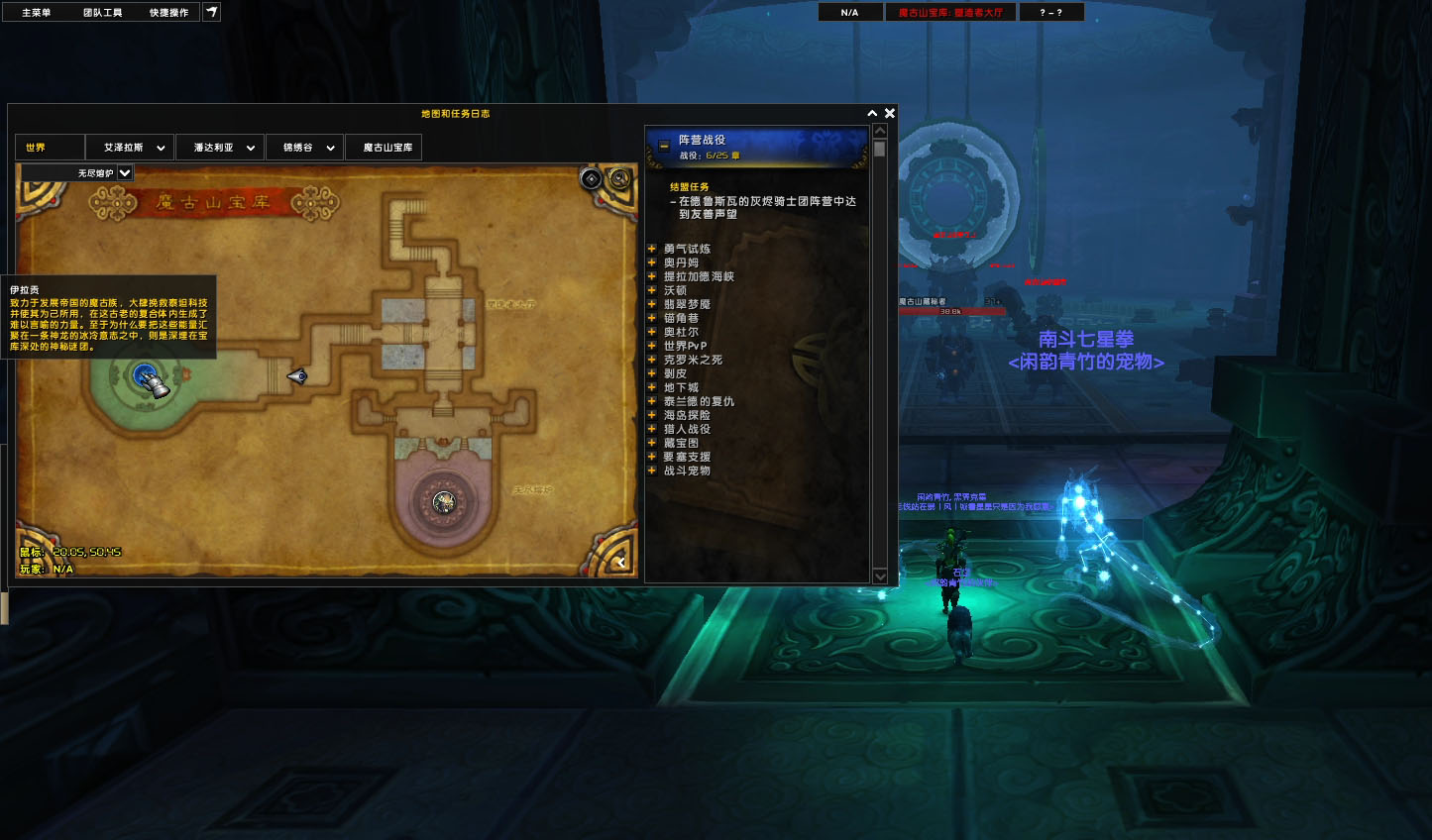Screen dimensions: 1432x840
Task: Click the gray entrance arrow marker on the map
Action: click(x=298, y=376)
